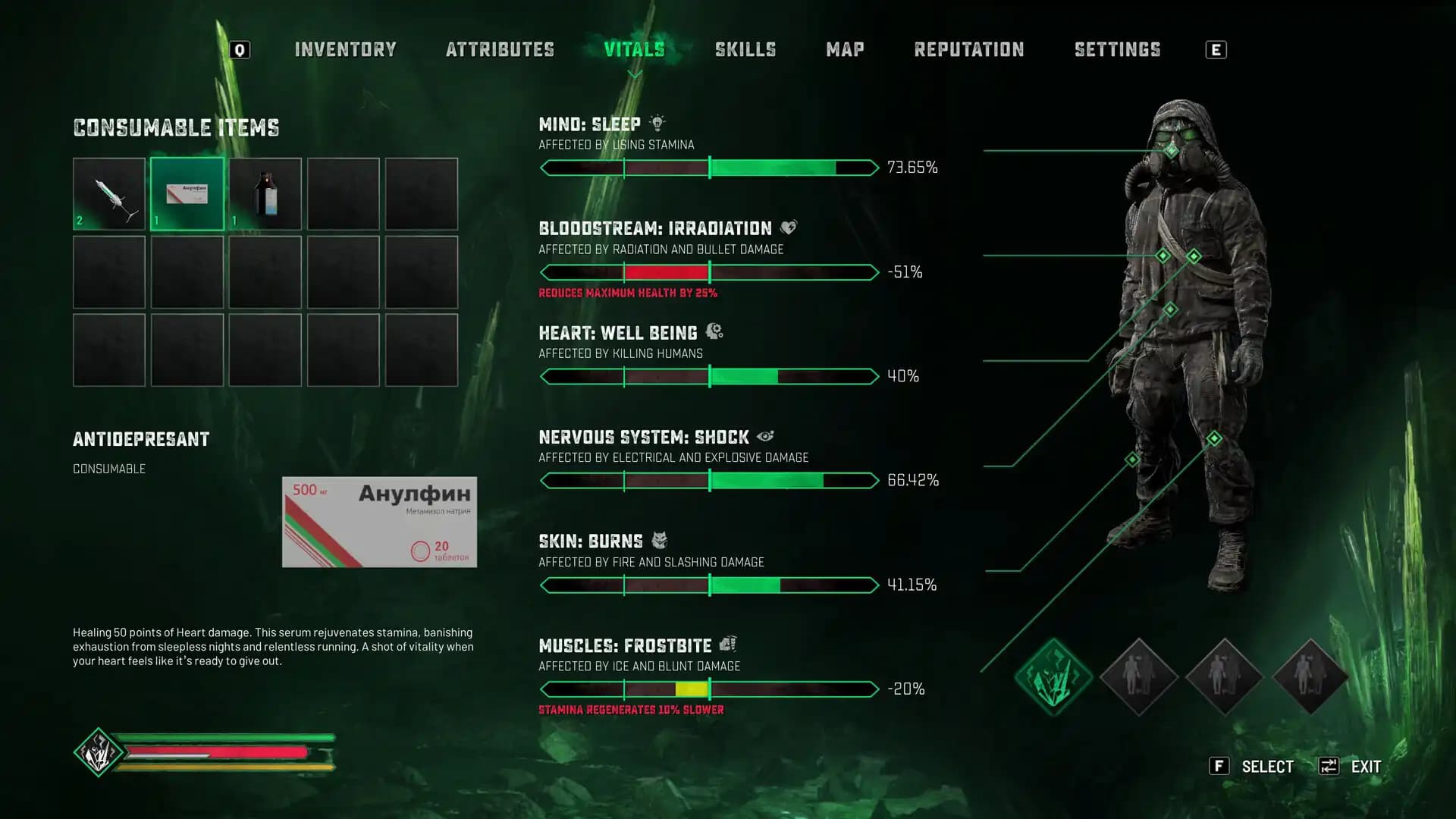Screen dimensions: 1456x819
Task: Select the head-gears icon by Heart: Well Being
Action: tap(716, 331)
